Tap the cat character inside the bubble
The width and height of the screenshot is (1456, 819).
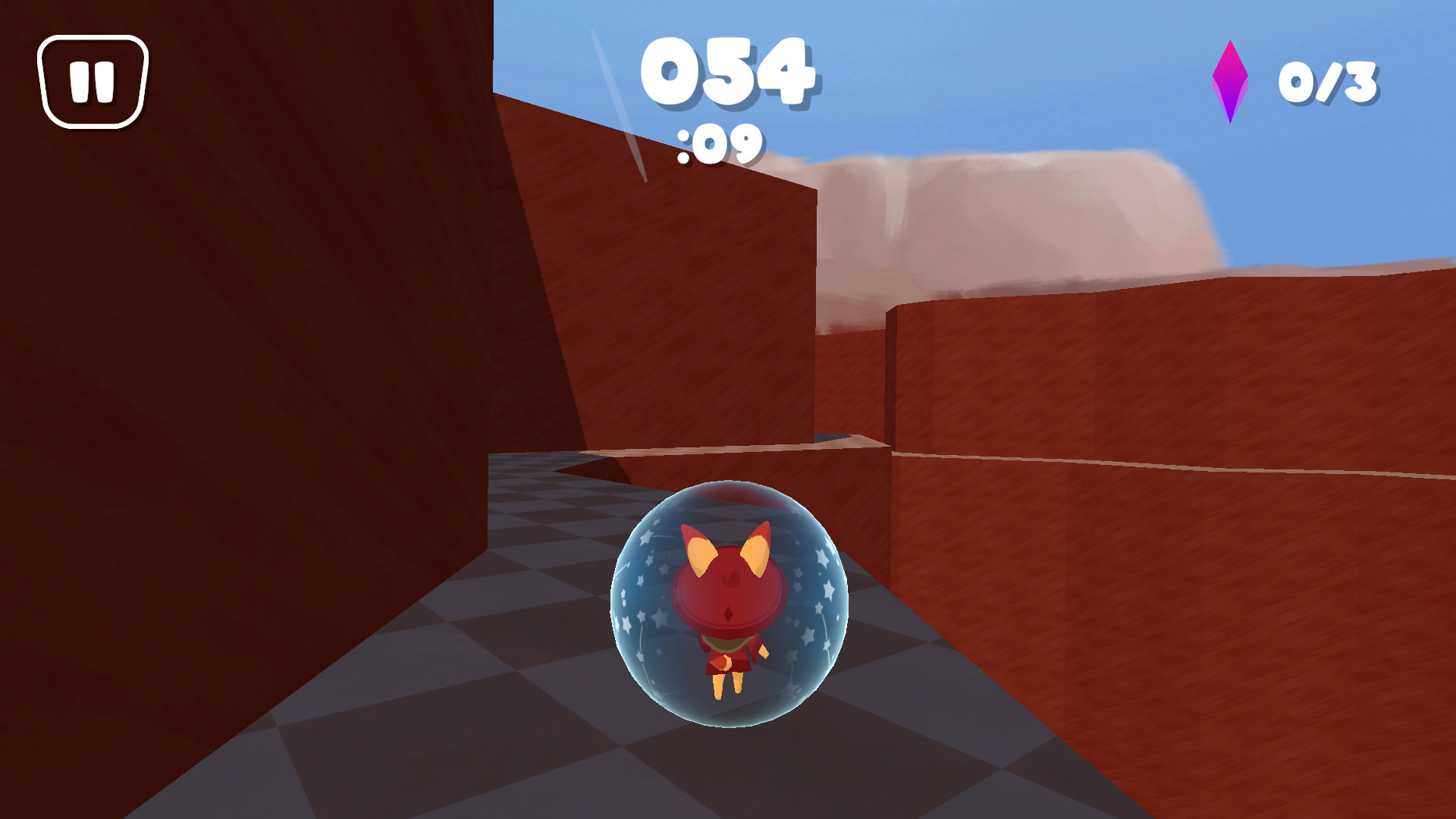(726, 599)
